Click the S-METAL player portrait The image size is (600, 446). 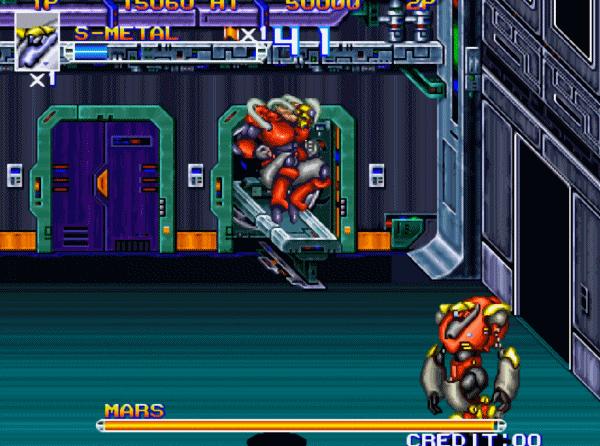point(37,41)
